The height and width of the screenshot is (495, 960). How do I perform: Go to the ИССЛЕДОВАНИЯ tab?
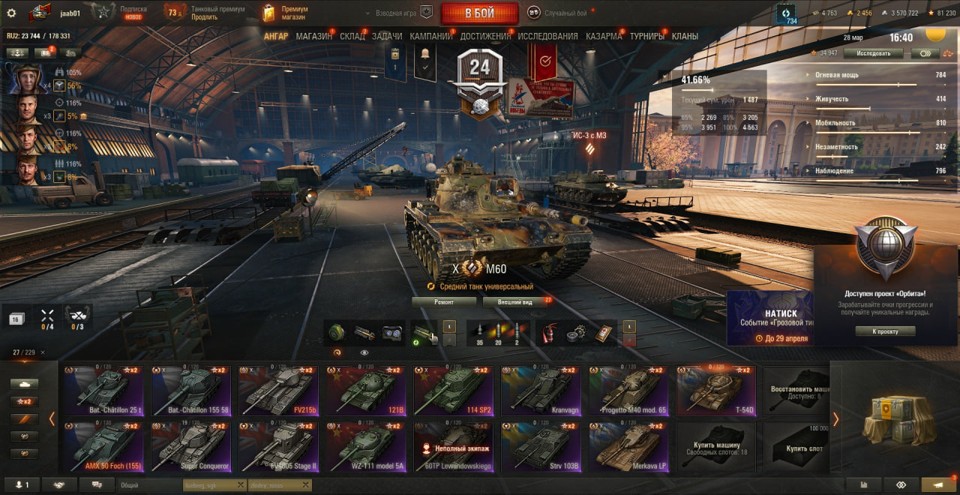click(548, 36)
